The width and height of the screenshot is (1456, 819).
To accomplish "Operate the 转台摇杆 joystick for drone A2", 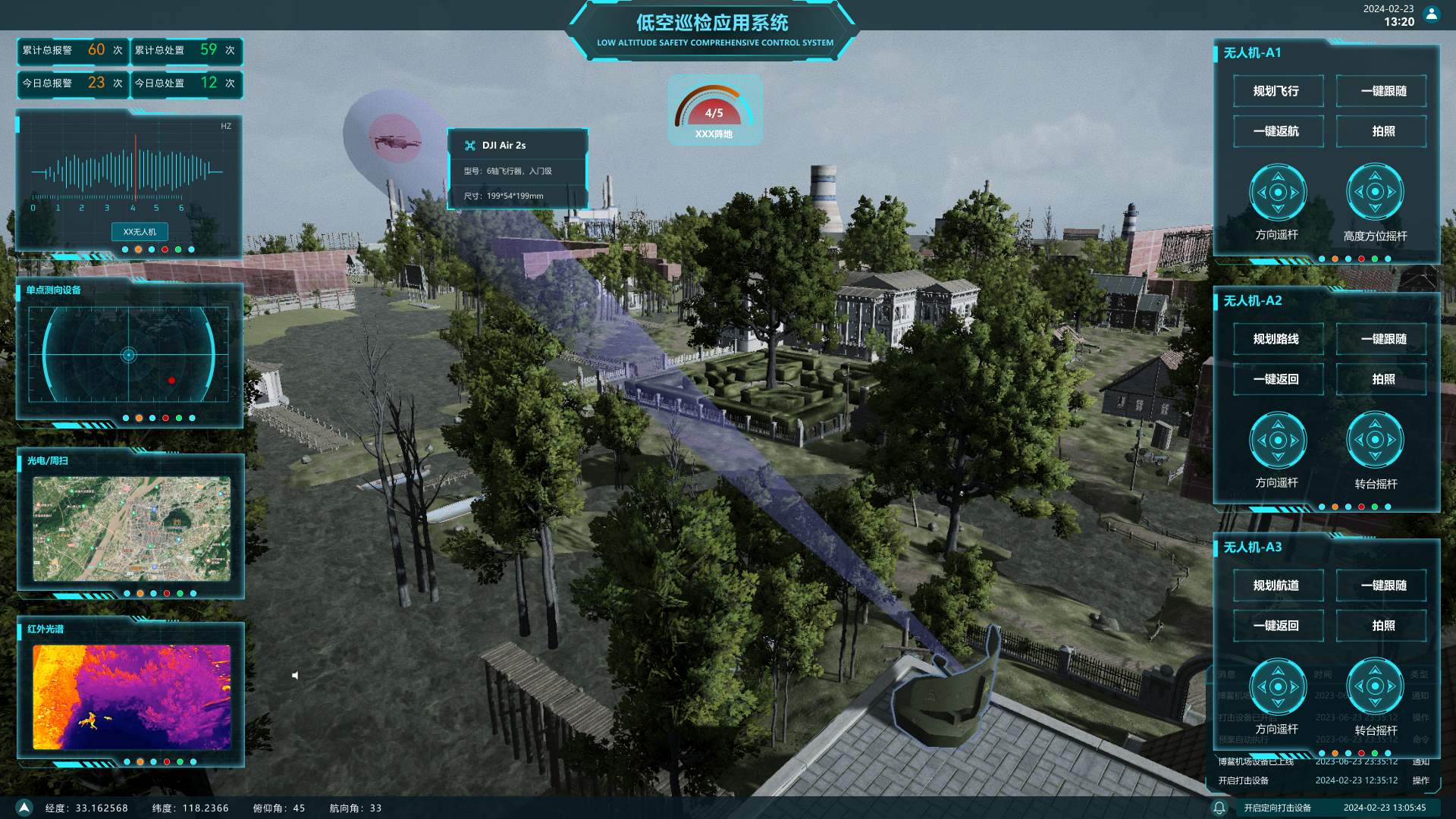I will tap(1375, 440).
